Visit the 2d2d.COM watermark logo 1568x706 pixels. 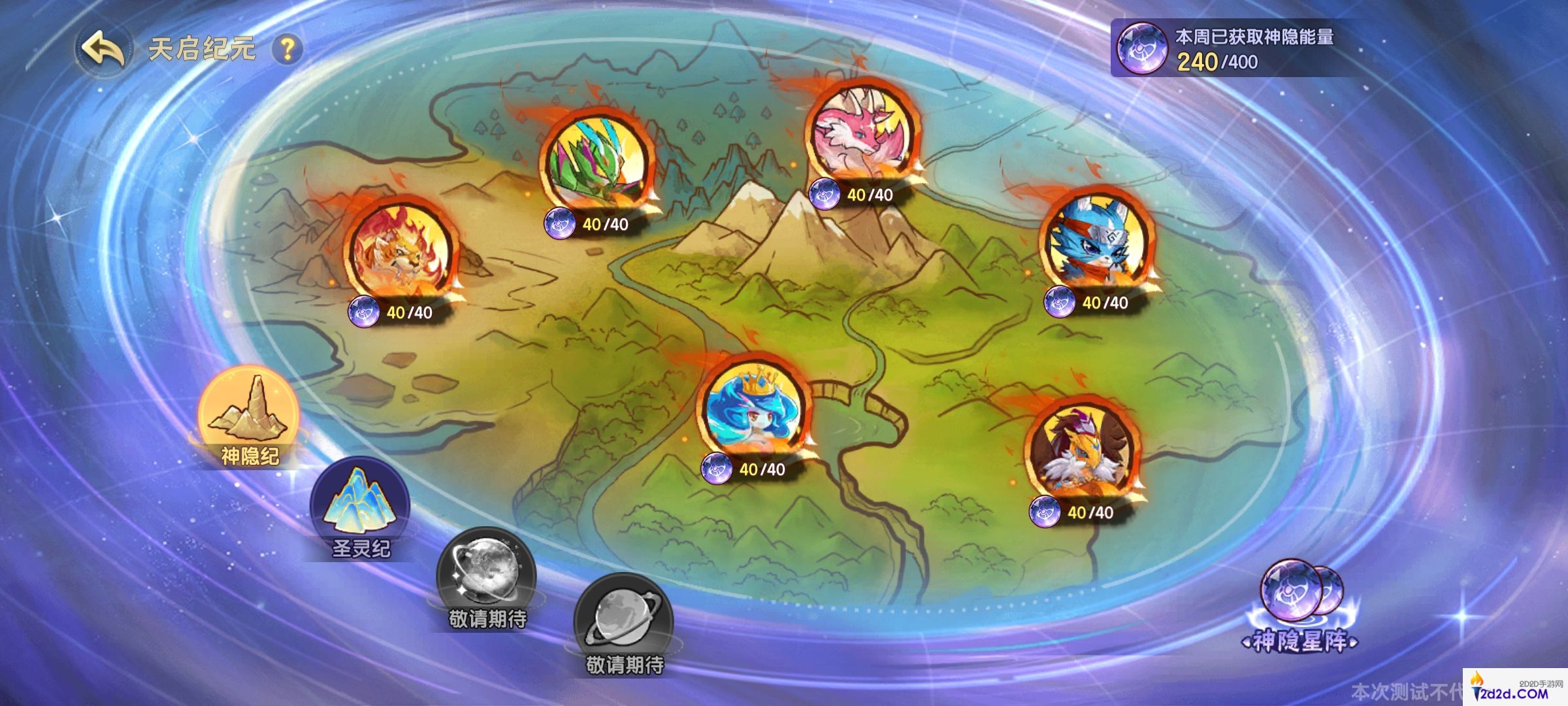1514,689
